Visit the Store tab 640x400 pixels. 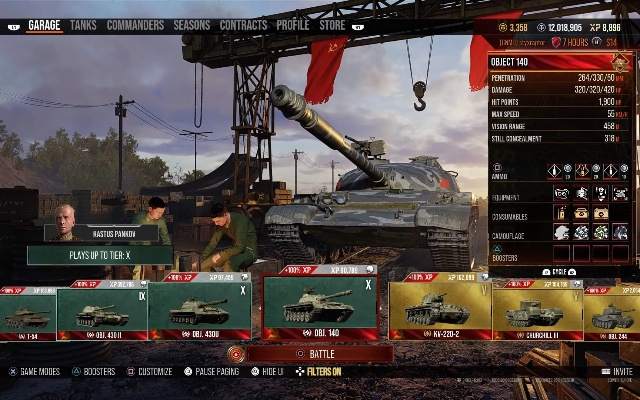tap(332, 25)
